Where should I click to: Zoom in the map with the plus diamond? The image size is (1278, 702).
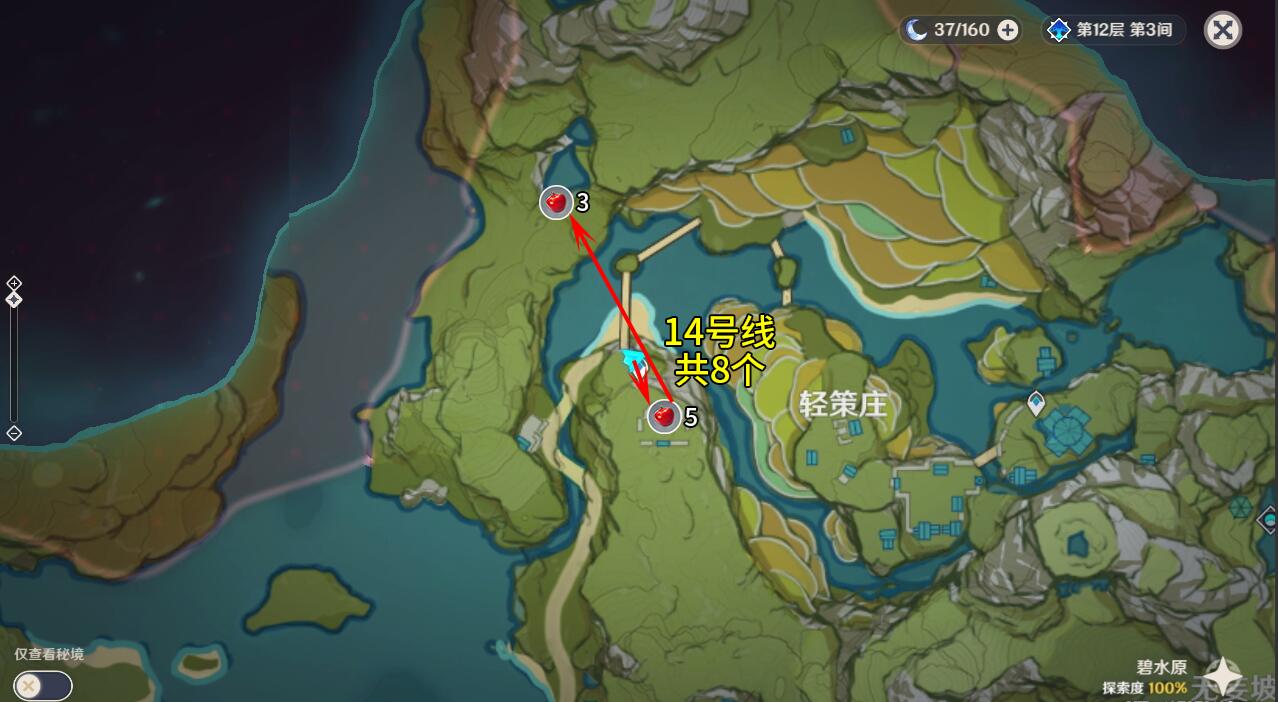pyautogui.click(x=14, y=283)
